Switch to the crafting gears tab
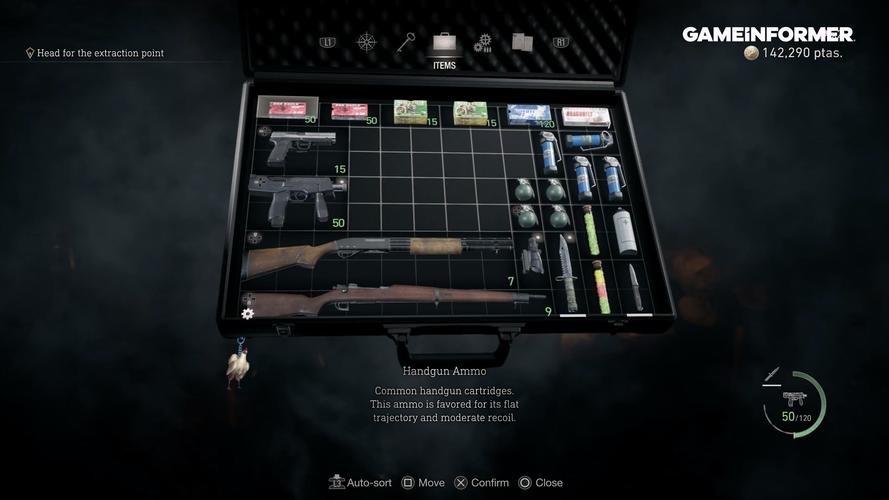This screenshot has height=500, width=889. click(x=483, y=43)
